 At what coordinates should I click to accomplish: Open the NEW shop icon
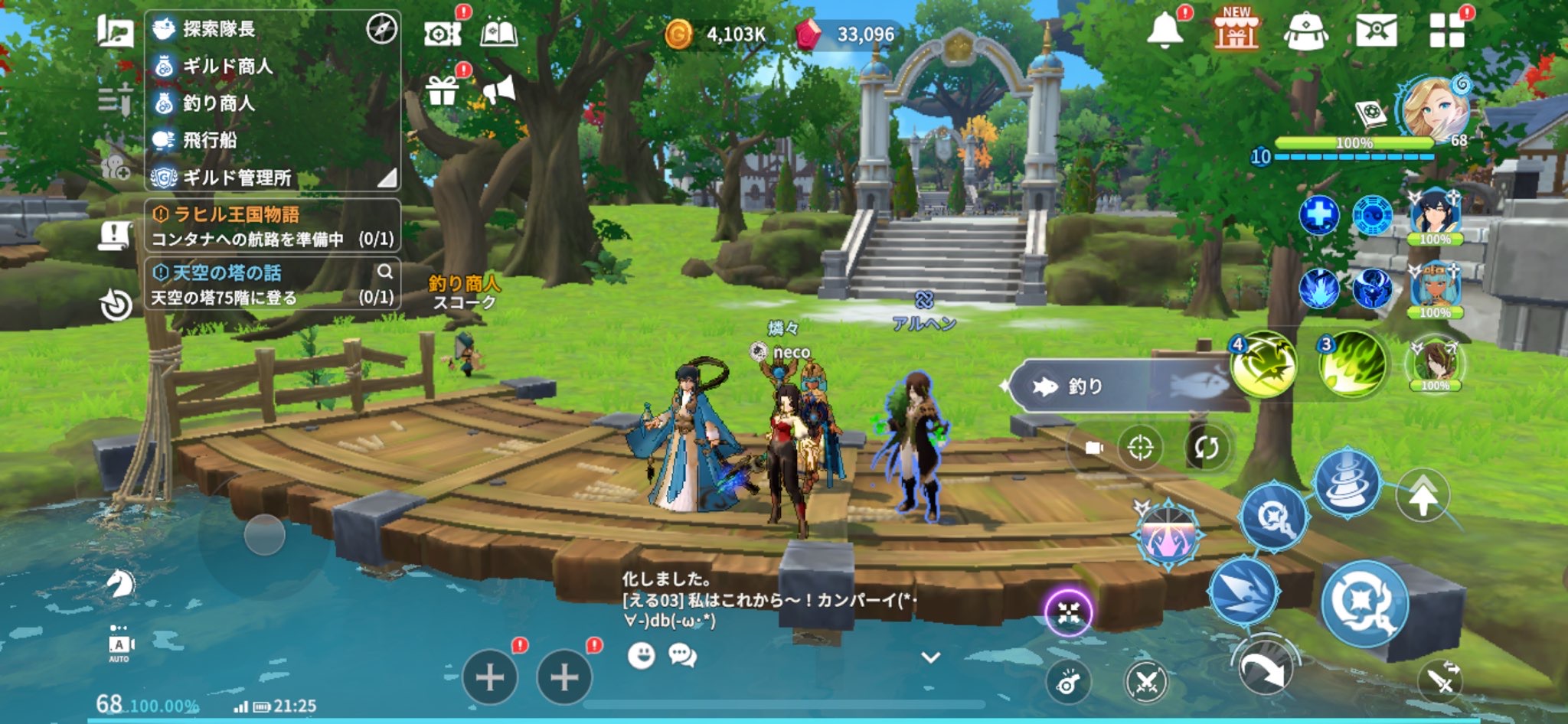(x=1236, y=31)
